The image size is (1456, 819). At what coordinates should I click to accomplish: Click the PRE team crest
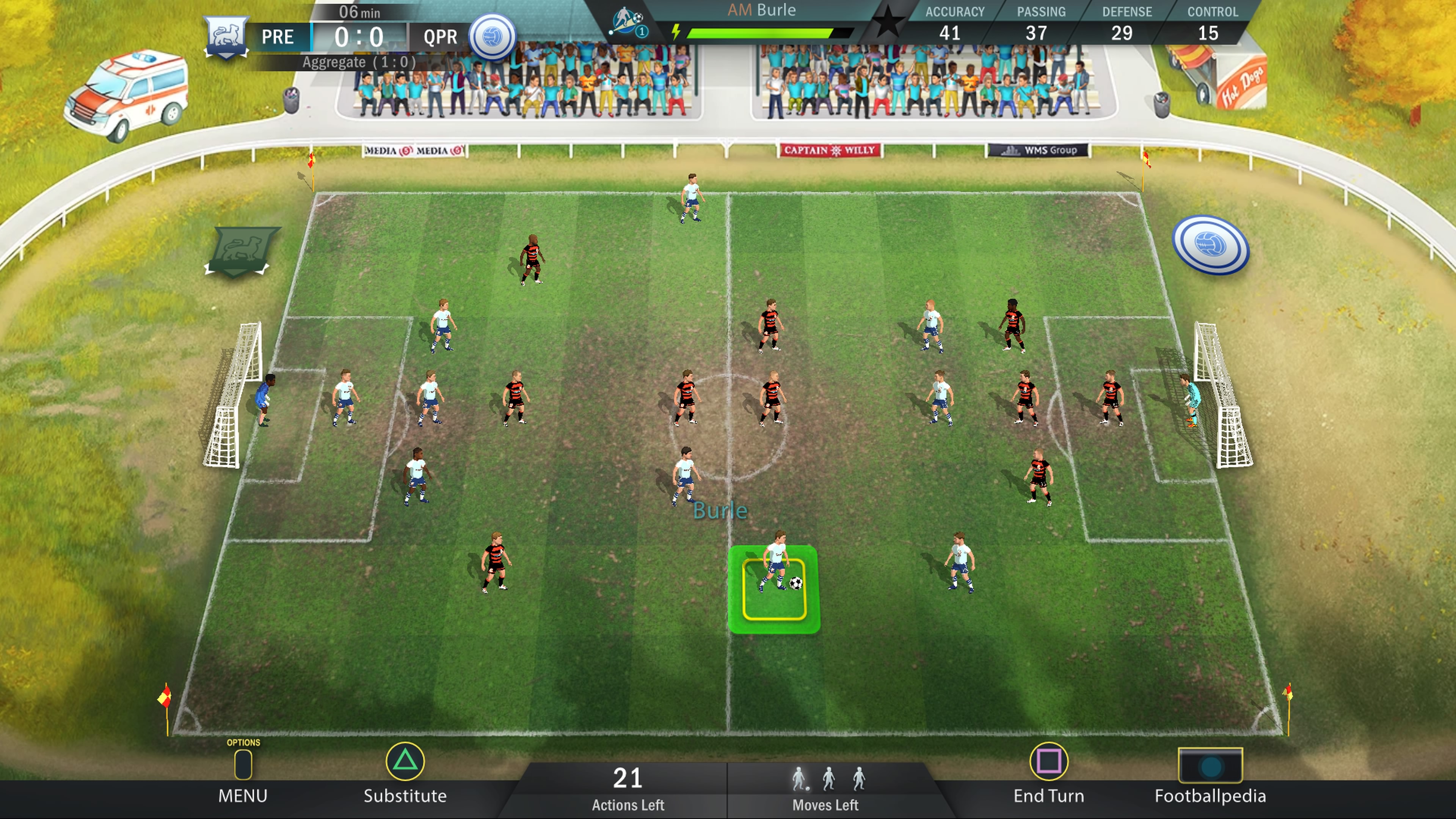click(x=226, y=36)
